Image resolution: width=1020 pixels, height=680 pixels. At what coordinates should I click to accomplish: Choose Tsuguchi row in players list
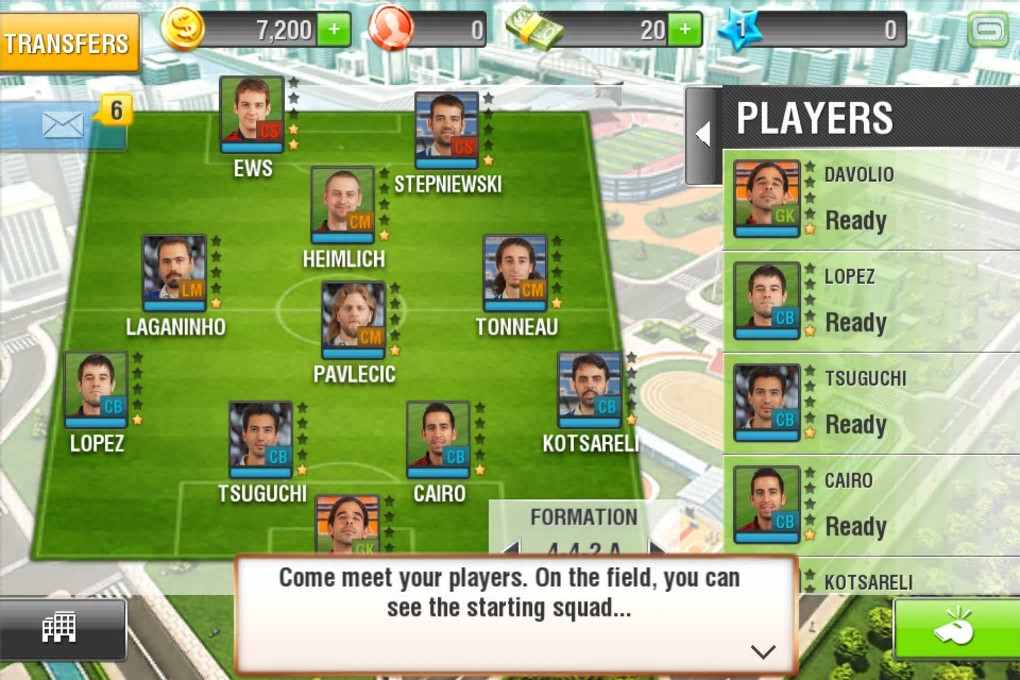click(870, 402)
